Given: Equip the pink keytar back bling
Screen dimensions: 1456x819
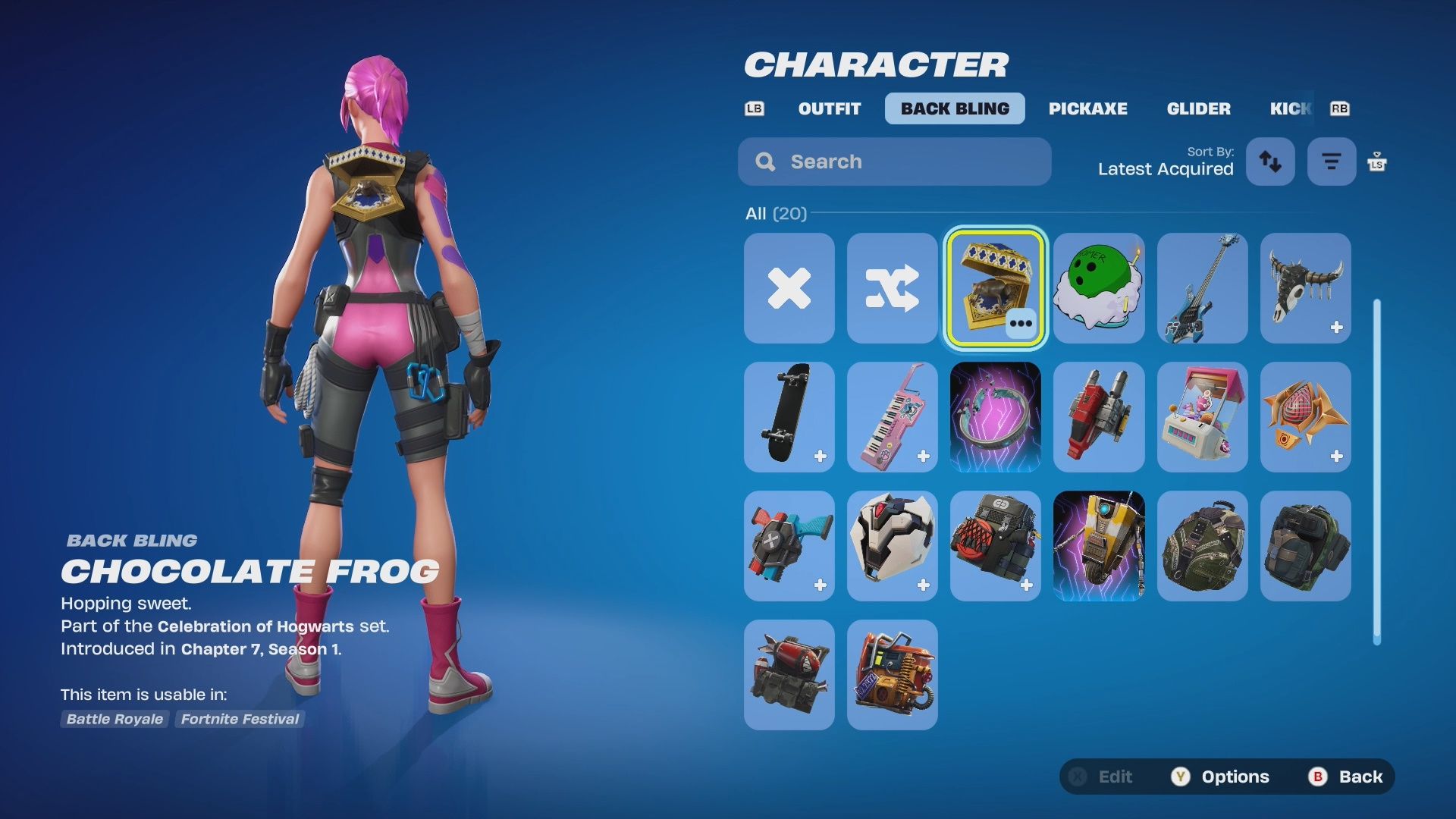Looking at the screenshot, I should point(893,417).
